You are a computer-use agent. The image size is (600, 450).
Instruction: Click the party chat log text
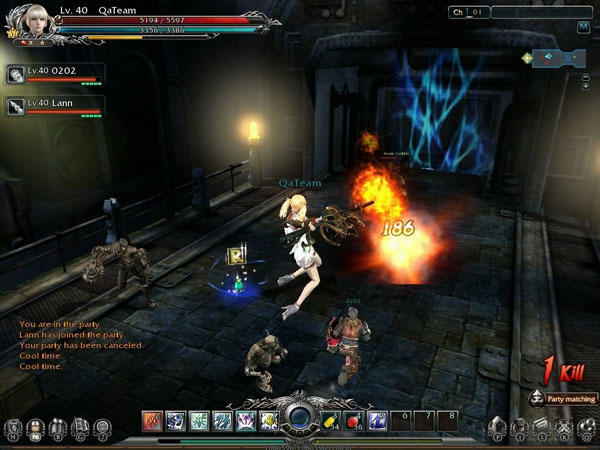(x=80, y=345)
